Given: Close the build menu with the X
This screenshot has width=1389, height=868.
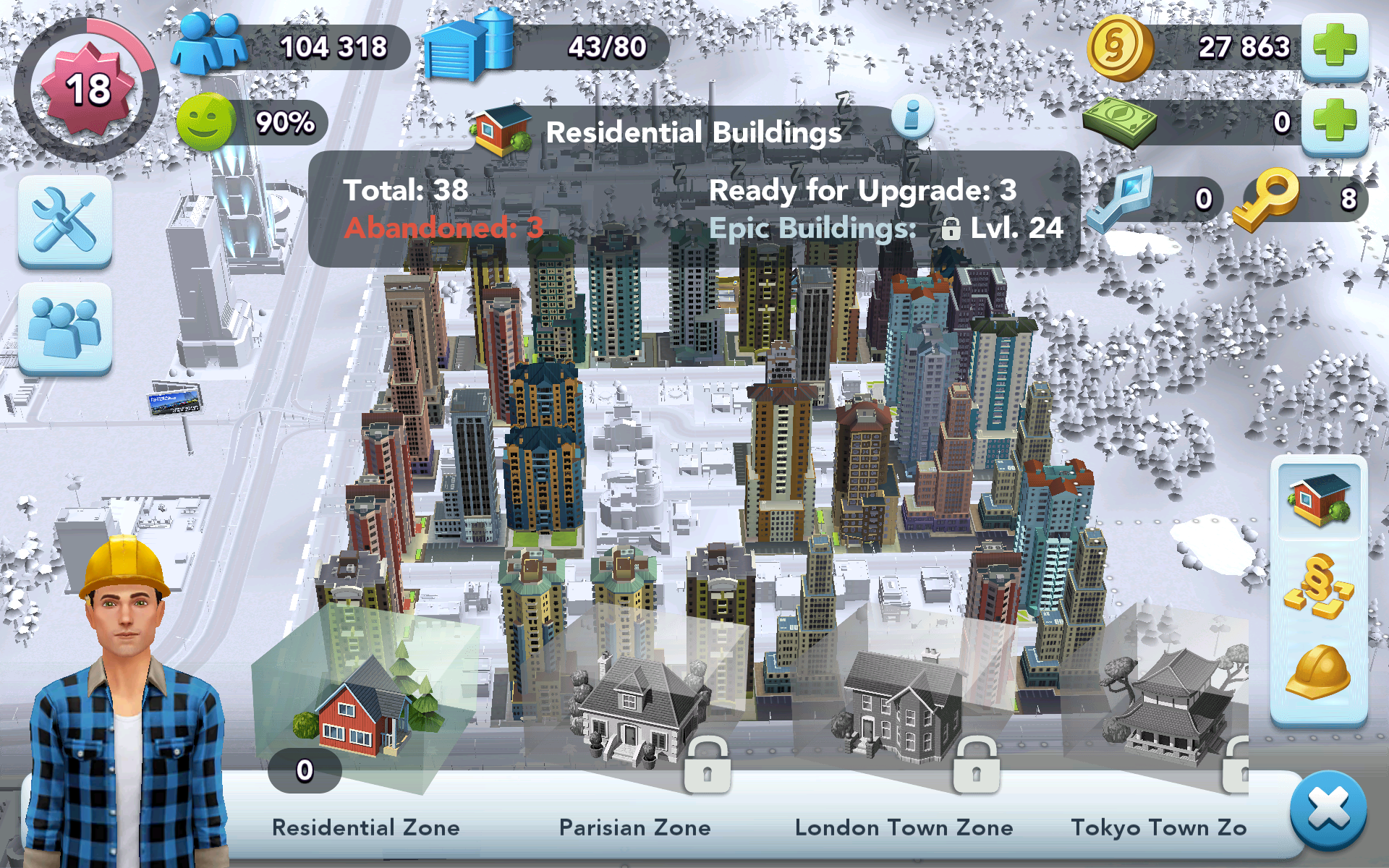Looking at the screenshot, I should point(1328,809).
